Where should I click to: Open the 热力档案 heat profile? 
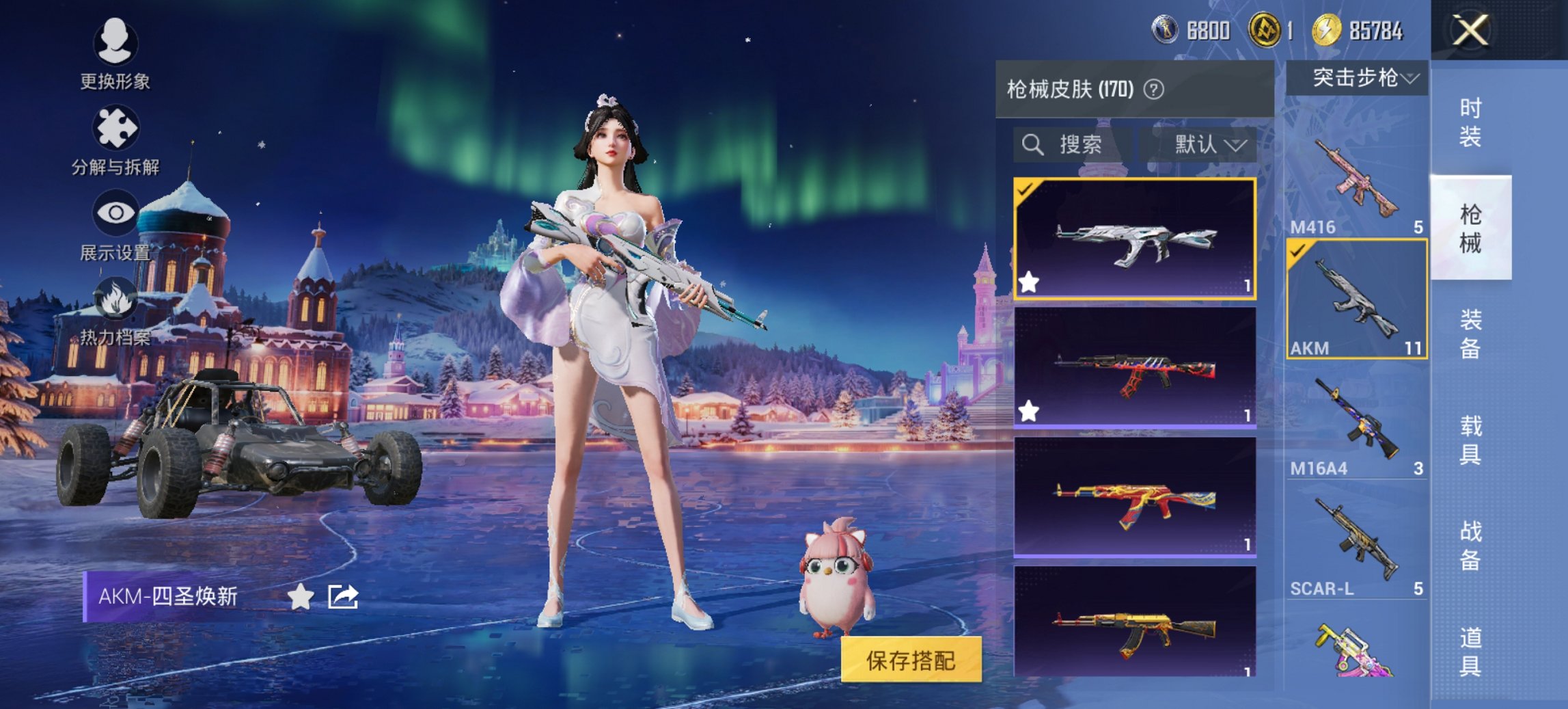pos(115,315)
